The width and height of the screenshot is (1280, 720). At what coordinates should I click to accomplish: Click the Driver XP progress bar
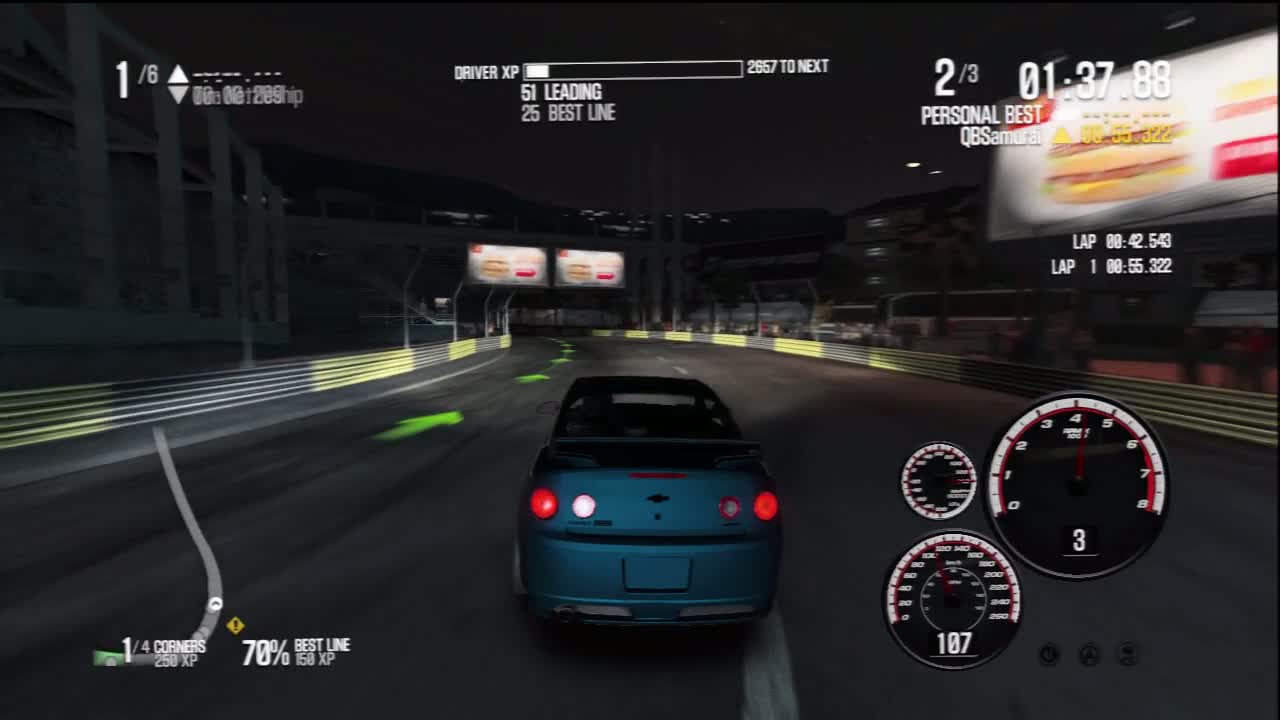pos(633,69)
